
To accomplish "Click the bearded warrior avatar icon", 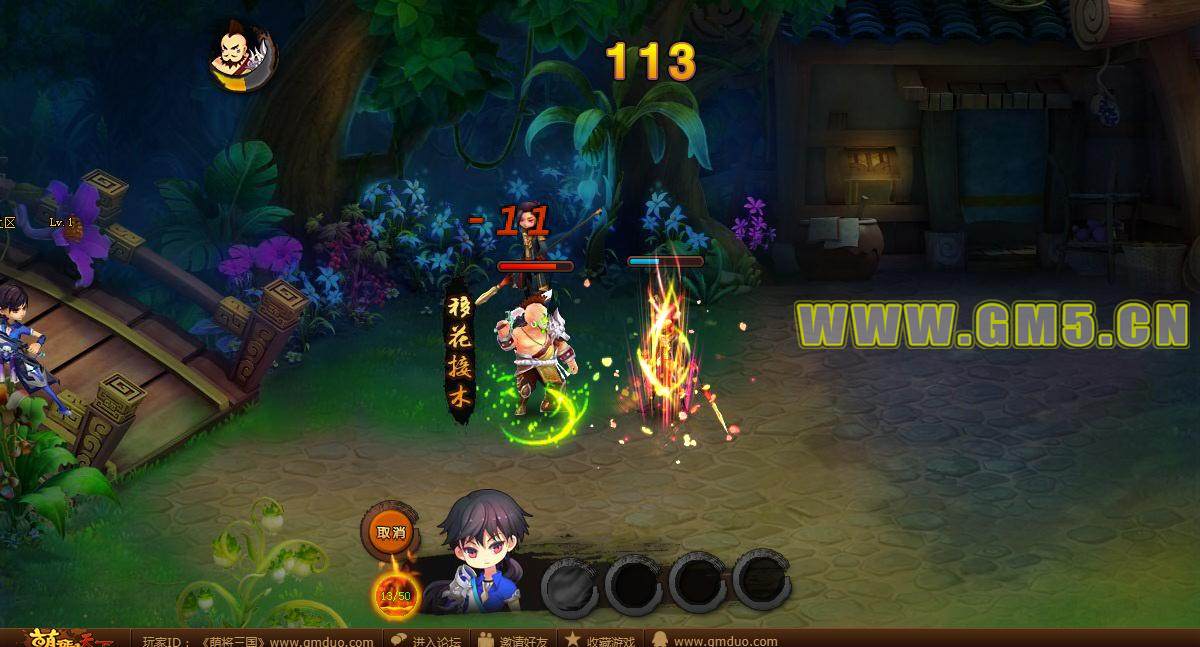I will (x=242, y=58).
